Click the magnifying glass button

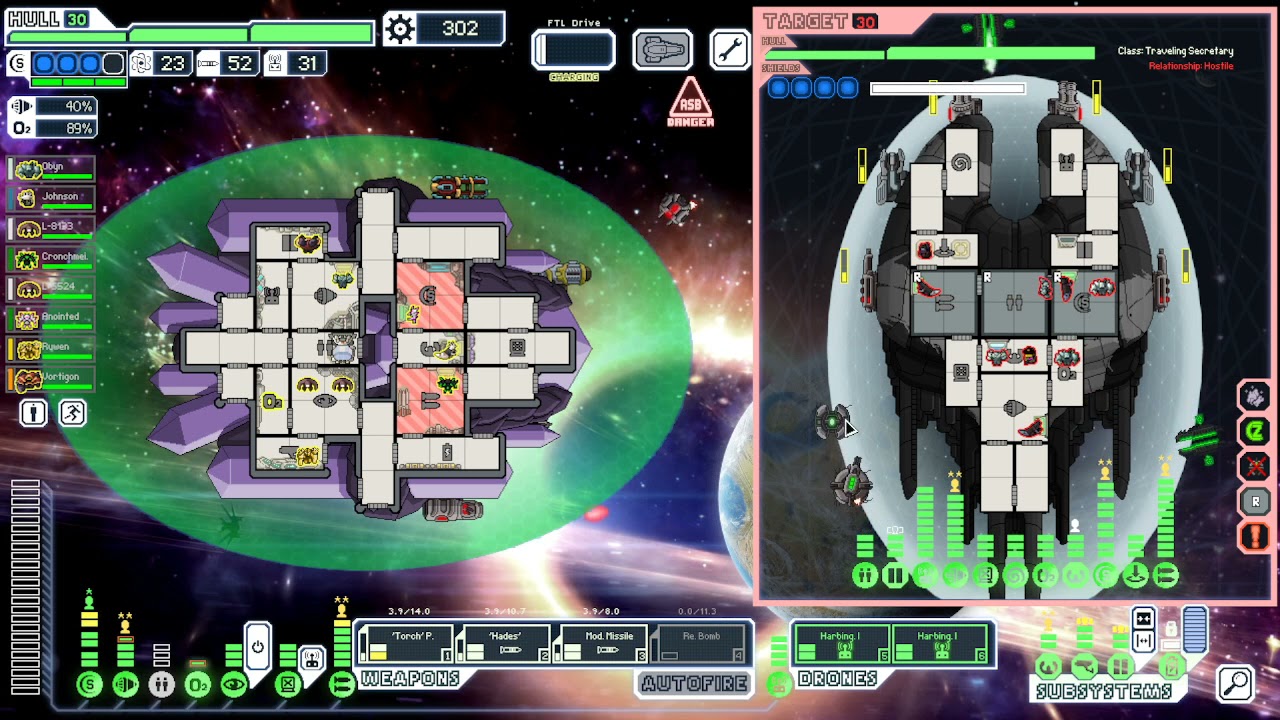click(1236, 683)
